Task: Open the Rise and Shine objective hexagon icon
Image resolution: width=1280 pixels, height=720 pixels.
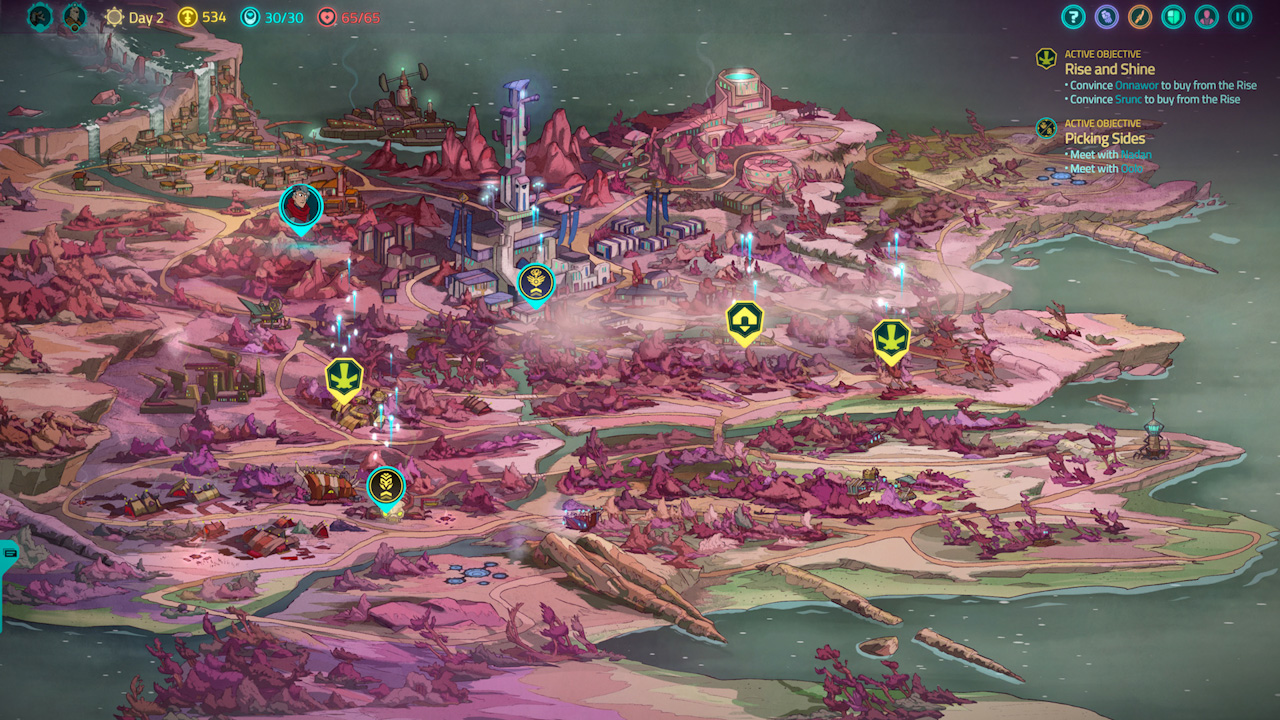Action: [1046, 59]
